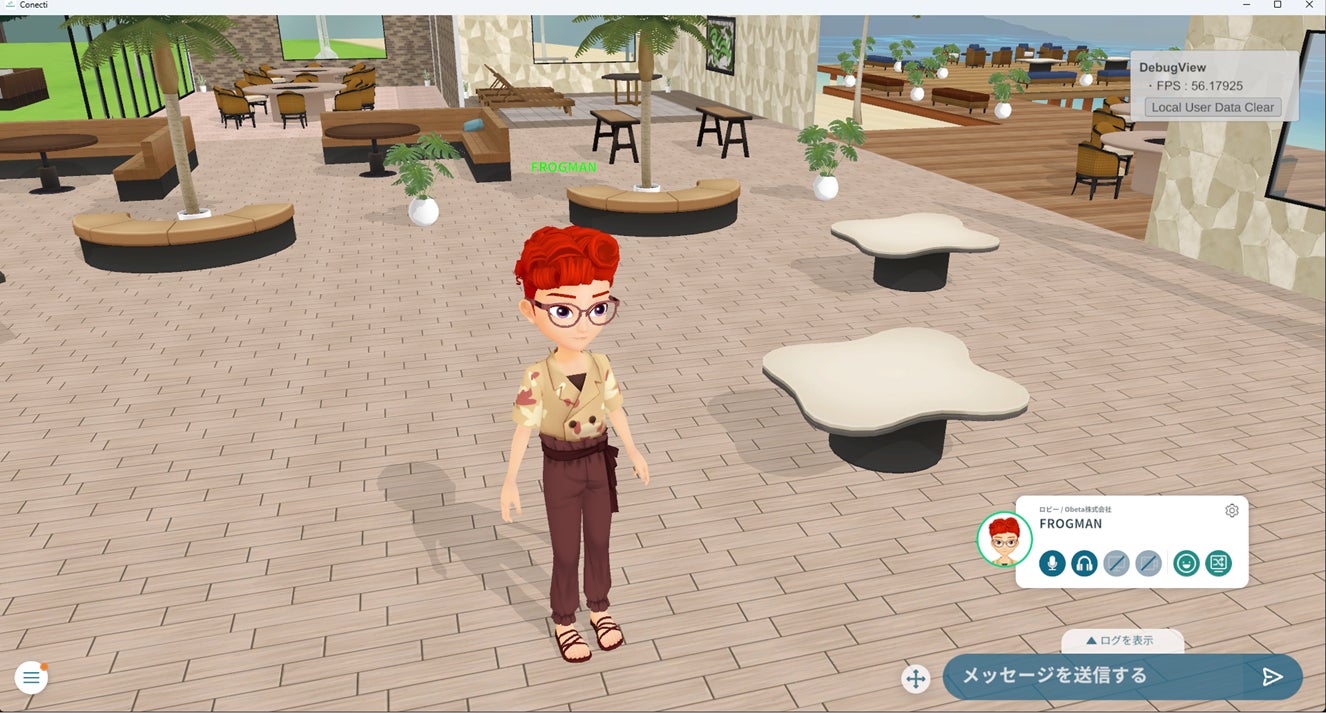Close the Conecti window
This screenshot has width=1326, height=713.
click(1309, 5)
